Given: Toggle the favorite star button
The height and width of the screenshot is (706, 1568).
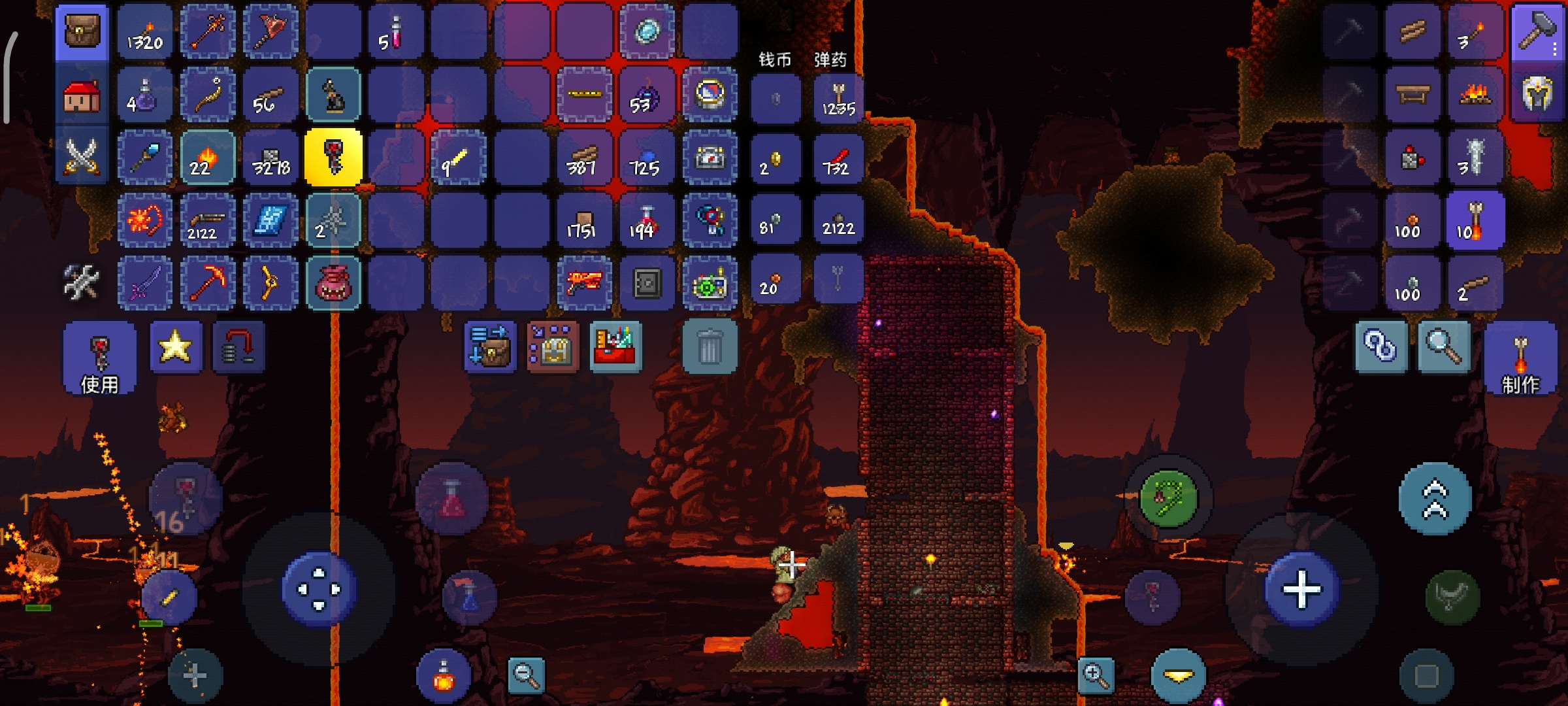Looking at the screenshot, I should (x=175, y=346).
